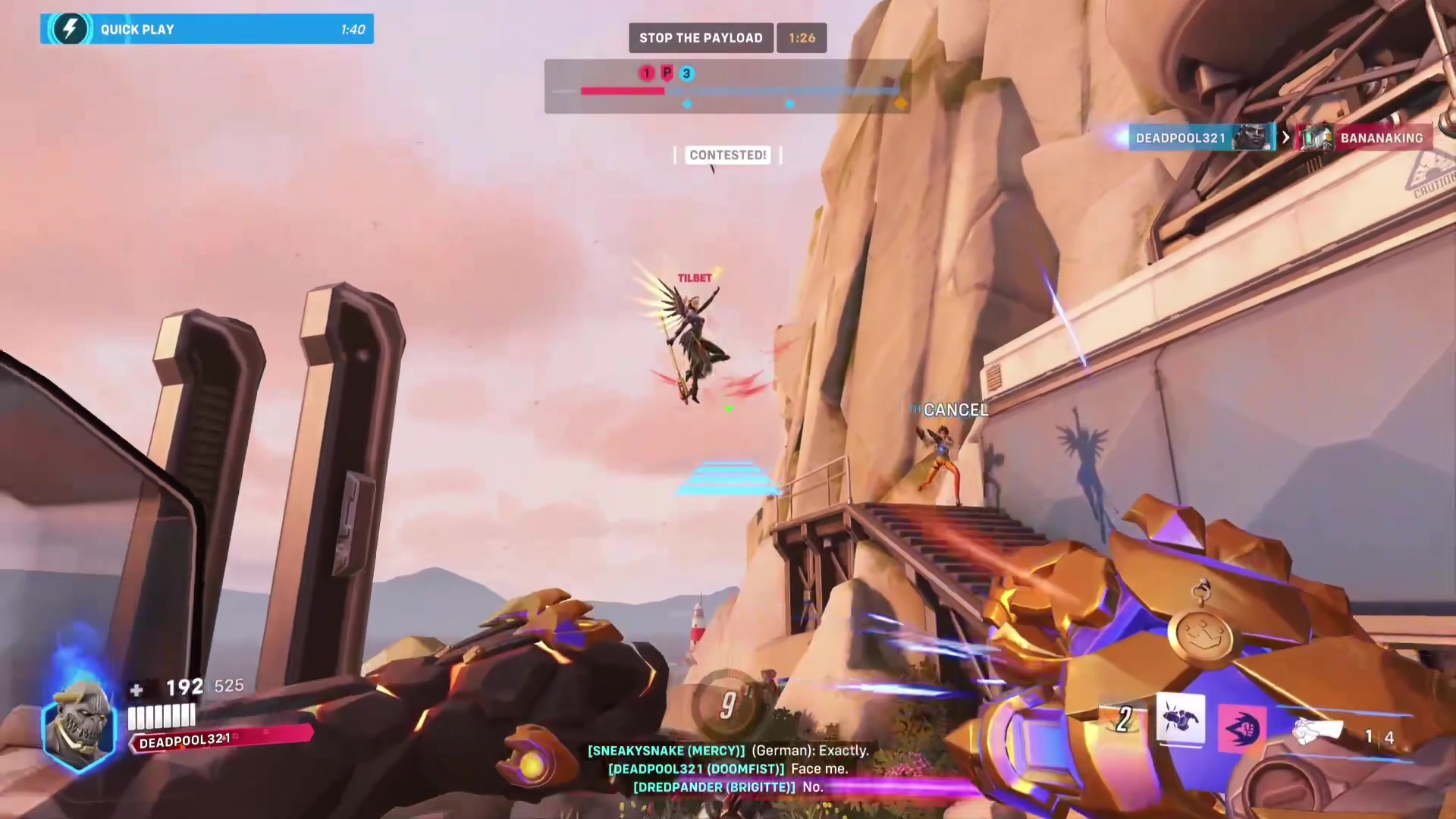Activate the Power Block ability icon
Viewport: 1456px width, 819px height.
point(1181,719)
